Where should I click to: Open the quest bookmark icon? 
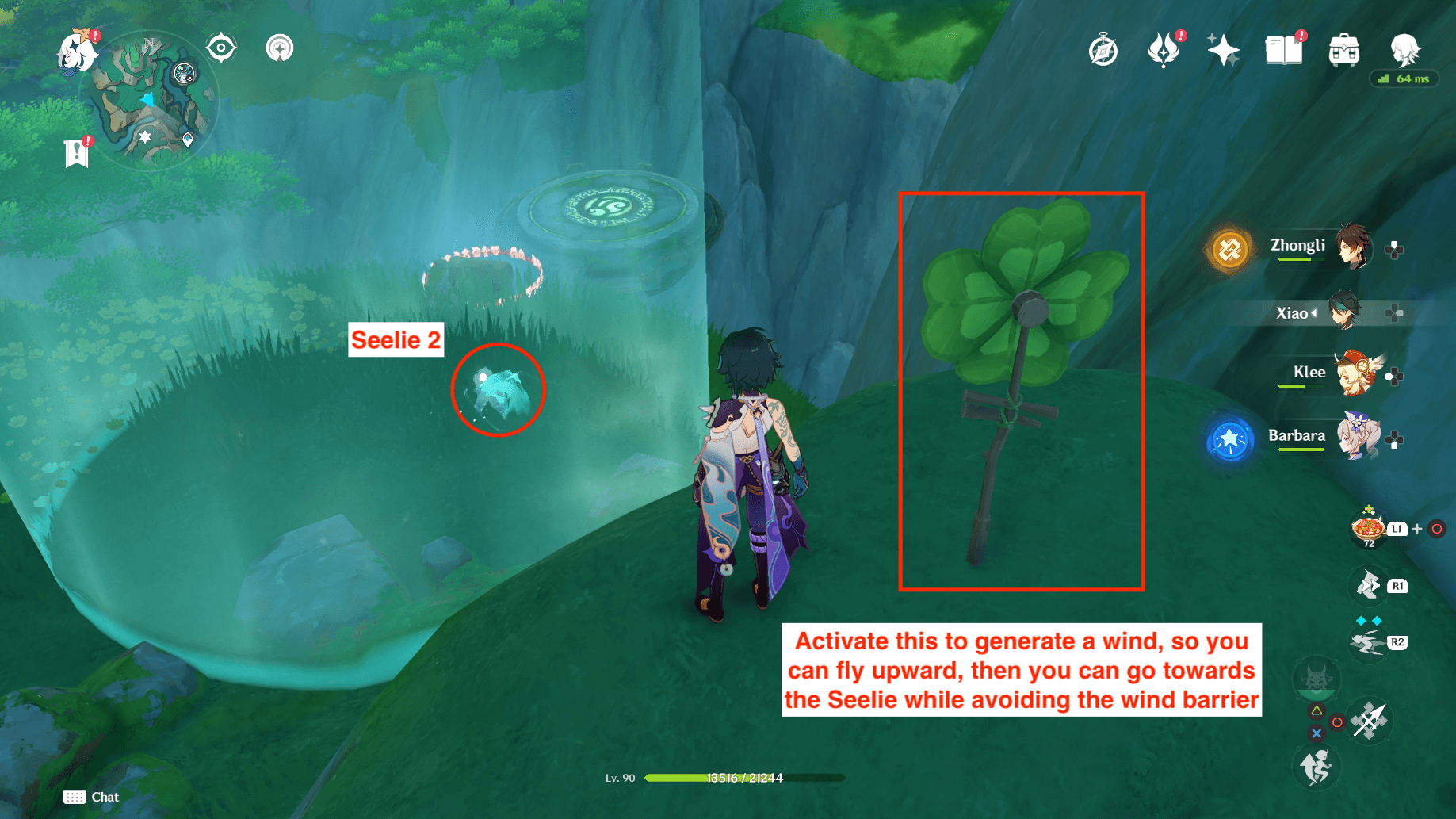(77, 152)
